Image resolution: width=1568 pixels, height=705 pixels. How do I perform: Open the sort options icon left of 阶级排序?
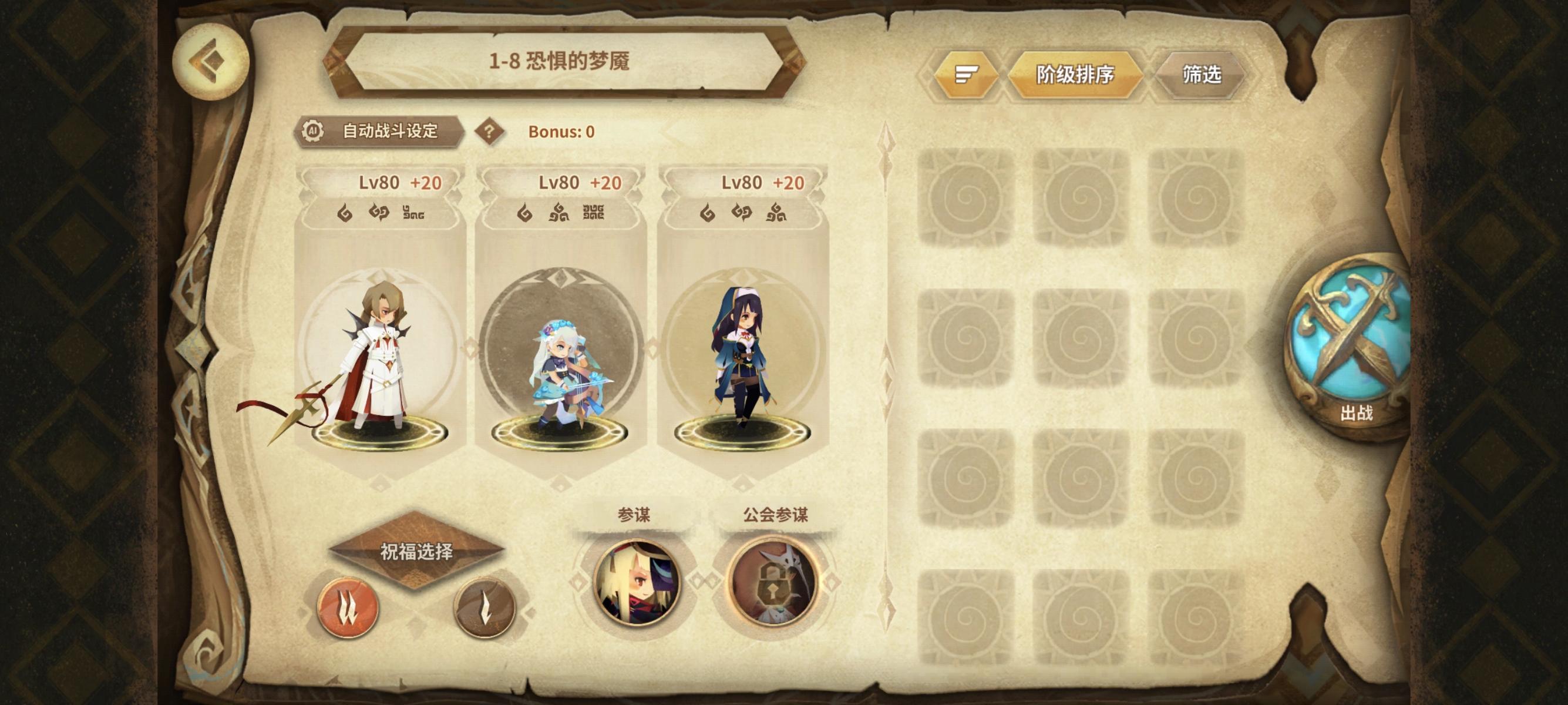click(967, 74)
